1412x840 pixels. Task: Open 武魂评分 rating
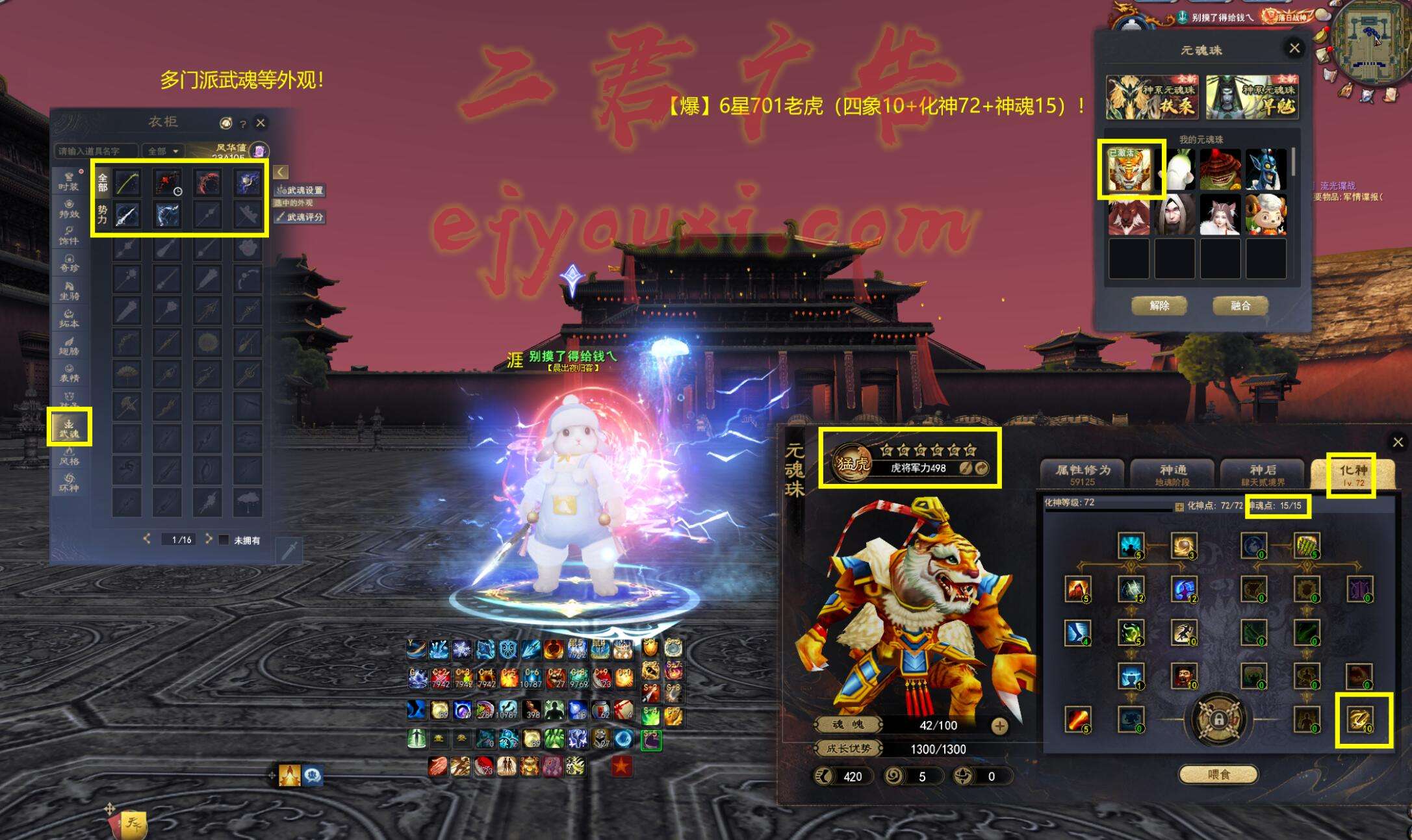coord(300,217)
